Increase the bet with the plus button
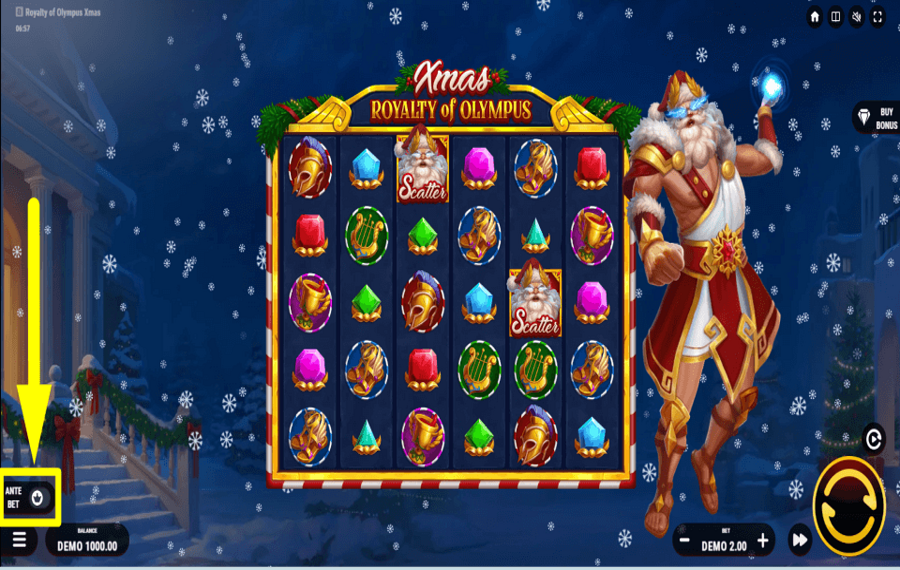The image size is (900, 570). [x=763, y=541]
